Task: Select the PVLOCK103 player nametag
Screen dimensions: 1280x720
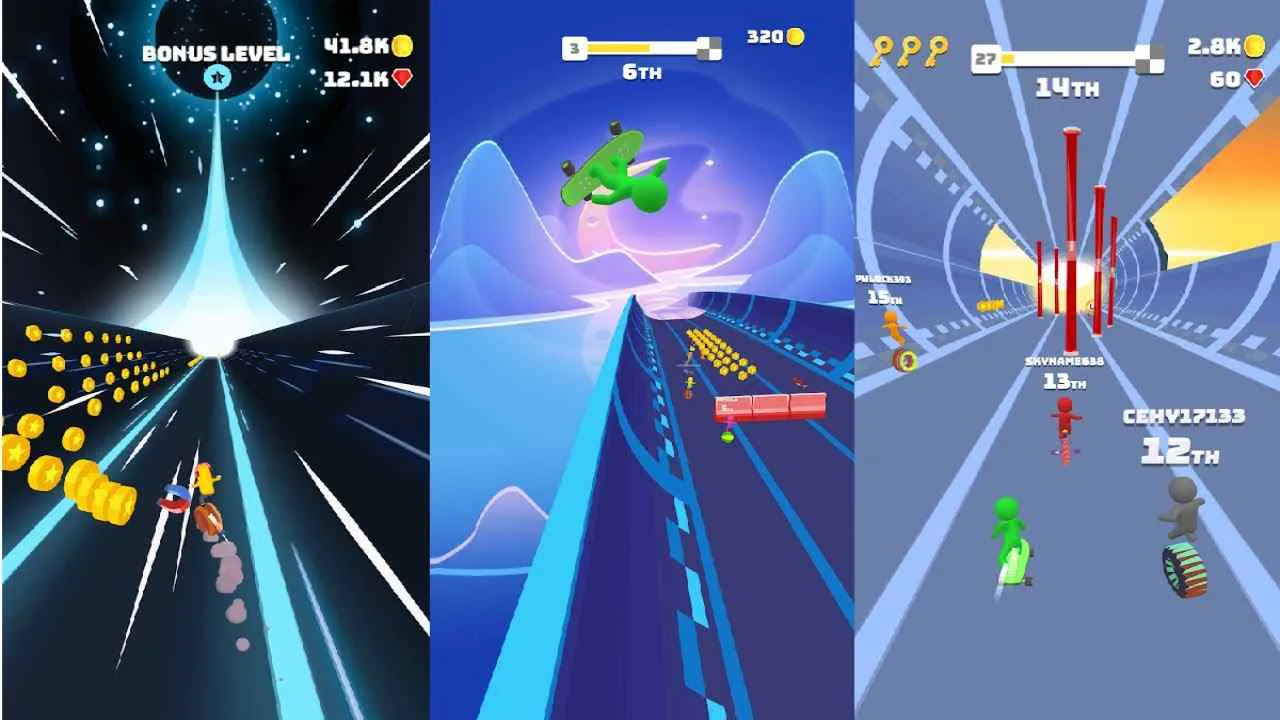Action: click(883, 283)
